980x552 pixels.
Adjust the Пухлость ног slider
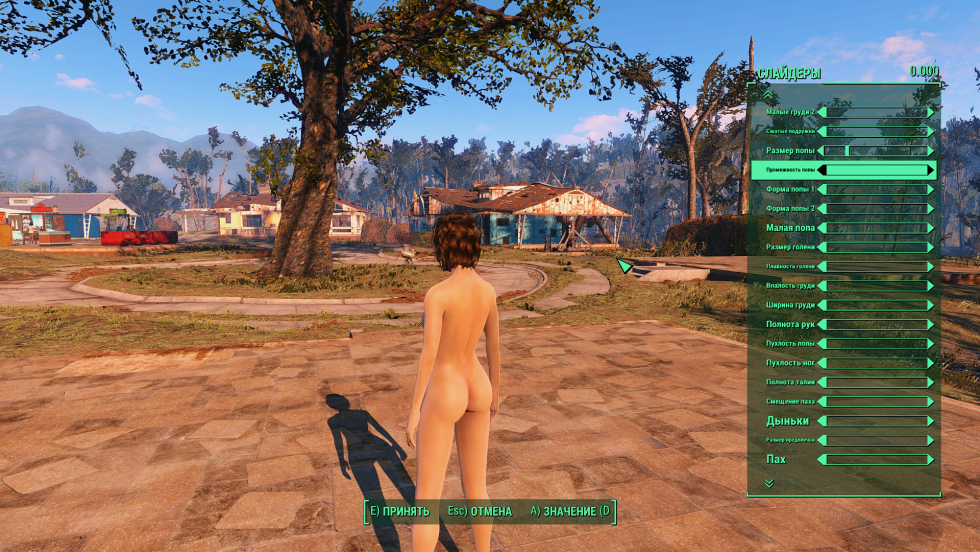click(x=877, y=363)
